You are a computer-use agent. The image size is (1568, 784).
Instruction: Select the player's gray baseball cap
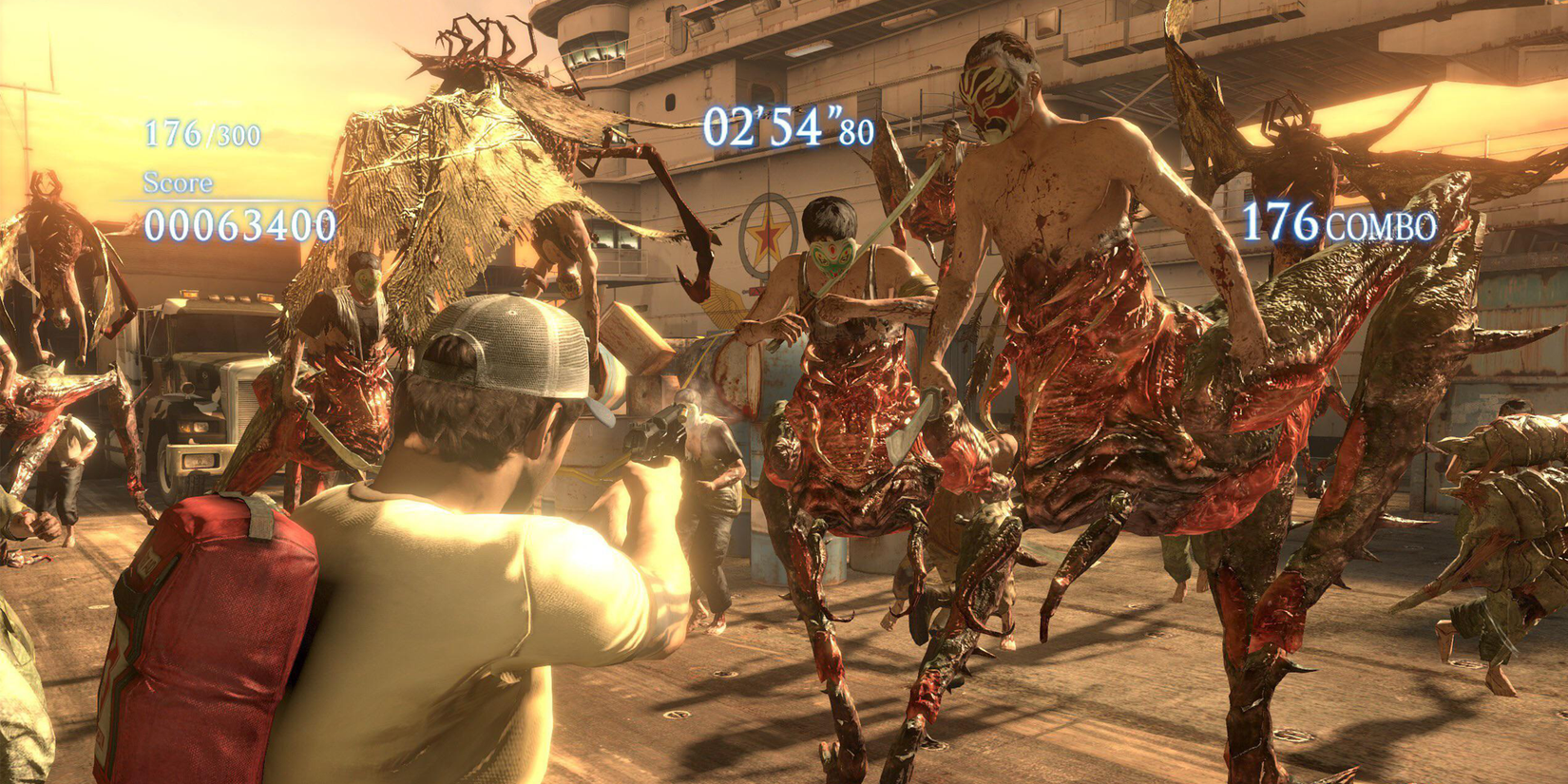click(513, 347)
